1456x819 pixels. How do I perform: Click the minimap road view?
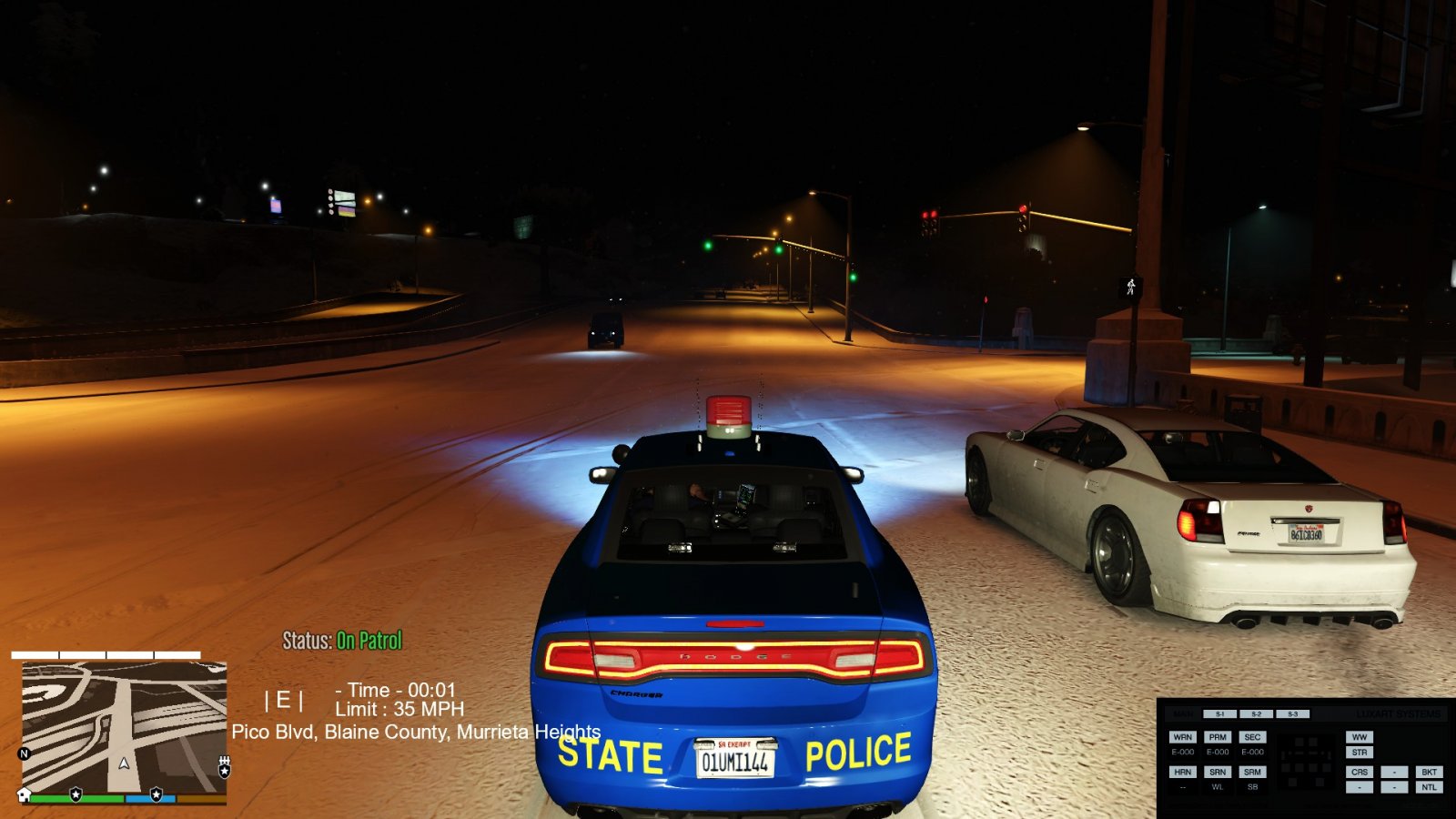point(124,726)
